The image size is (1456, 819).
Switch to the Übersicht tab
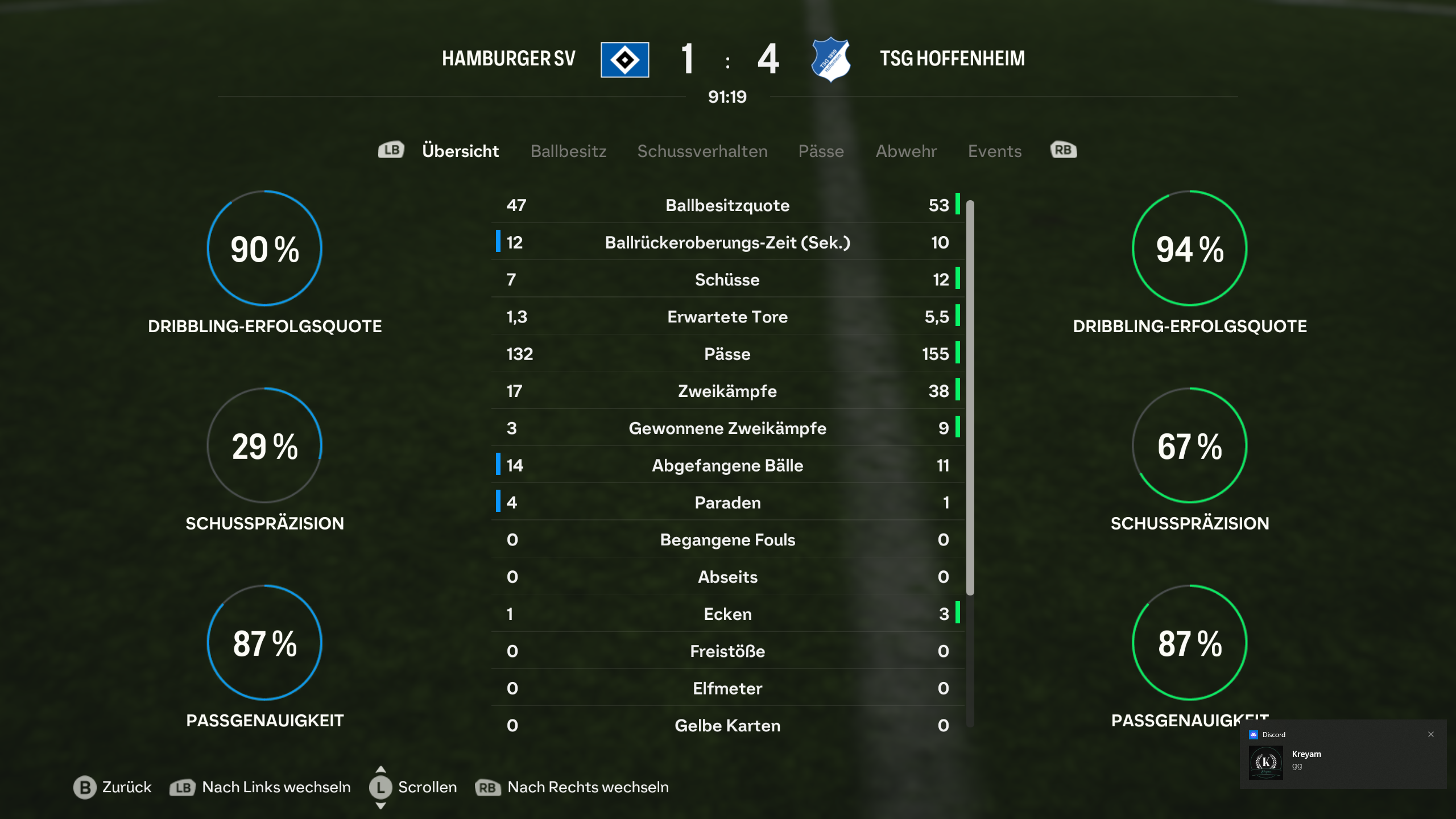[x=460, y=151]
